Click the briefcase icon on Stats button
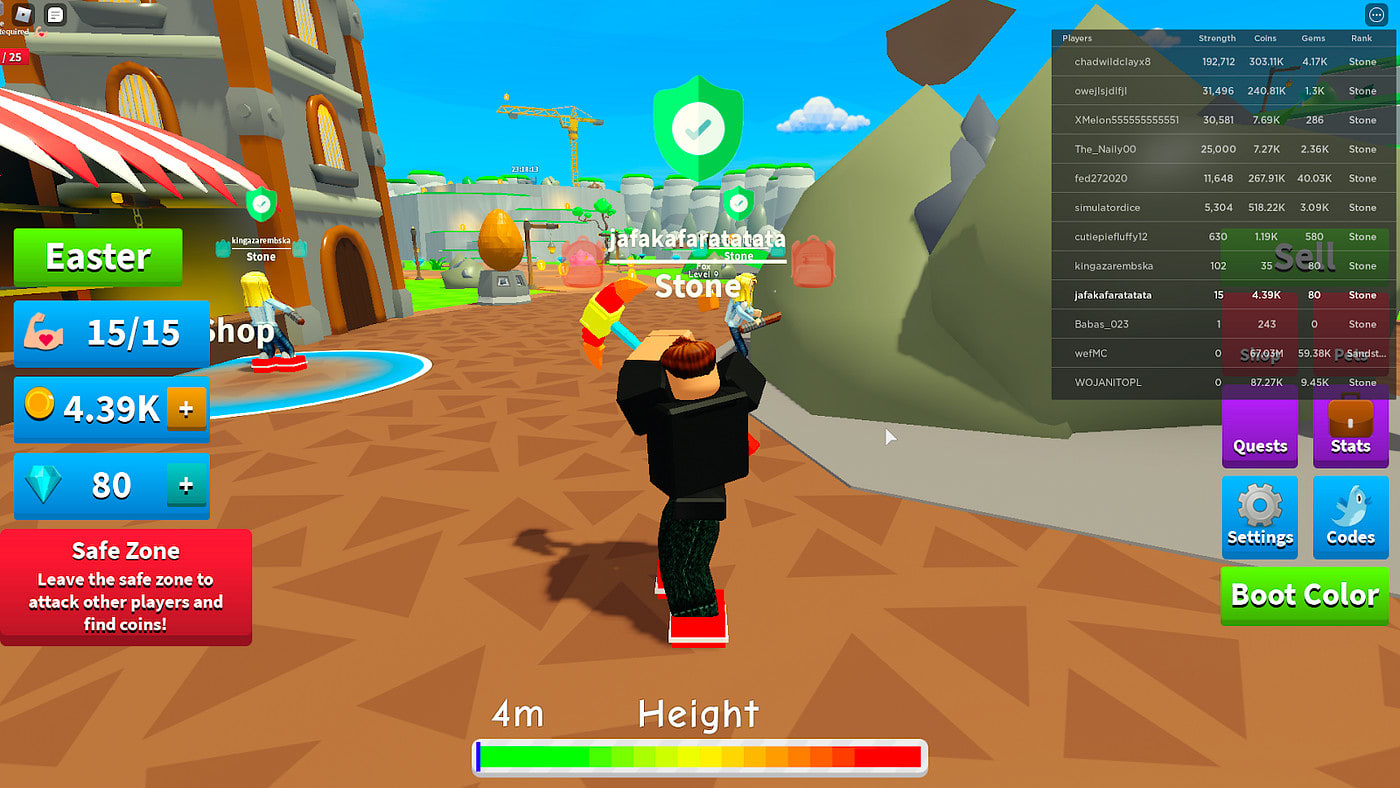The width and height of the screenshot is (1400, 788). click(1350, 418)
